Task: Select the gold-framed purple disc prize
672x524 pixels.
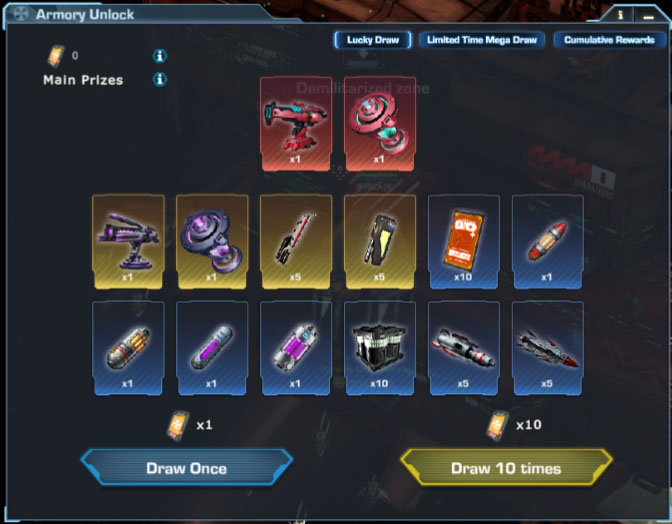Action: 212,240
